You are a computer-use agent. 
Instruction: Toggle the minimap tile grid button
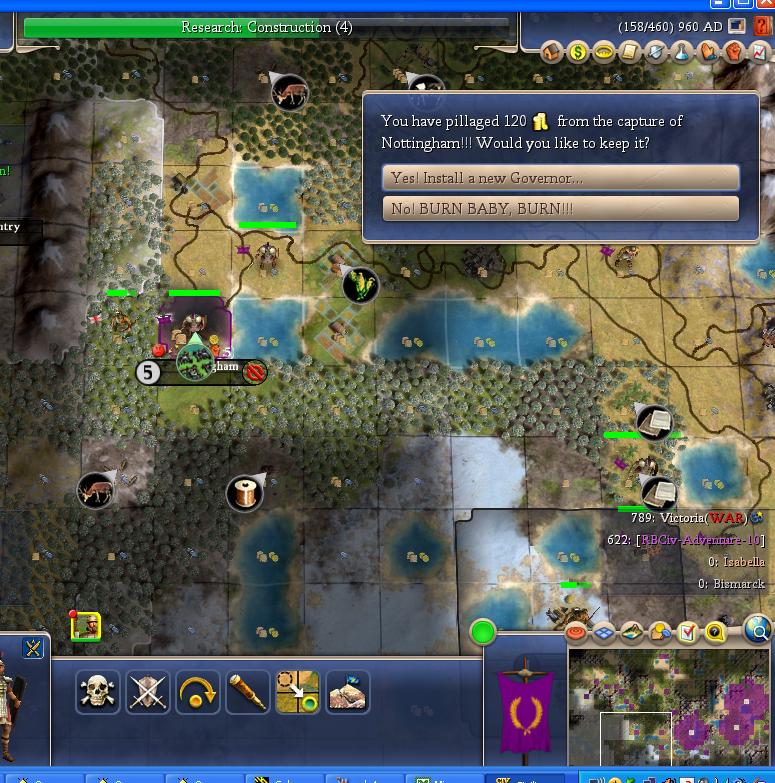tap(606, 633)
